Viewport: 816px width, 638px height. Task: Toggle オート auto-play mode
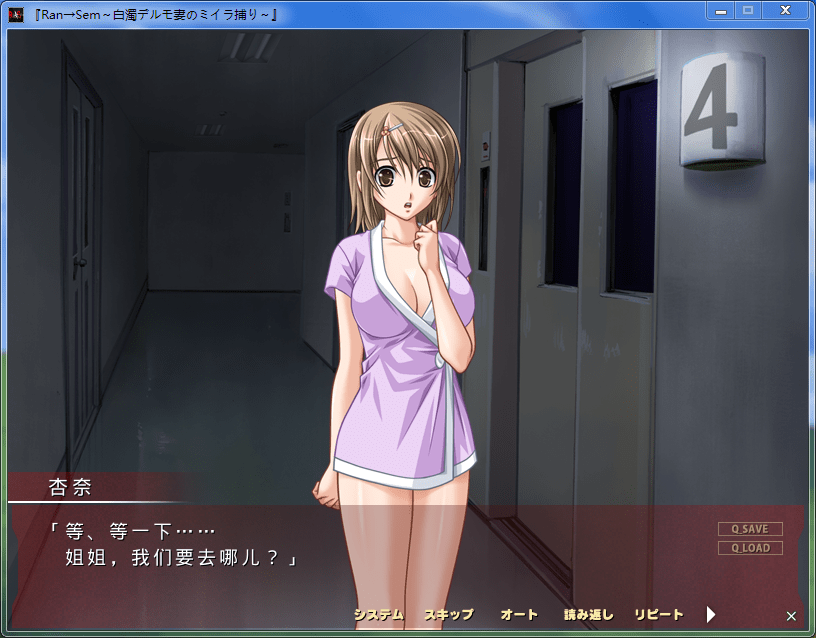click(x=519, y=614)
